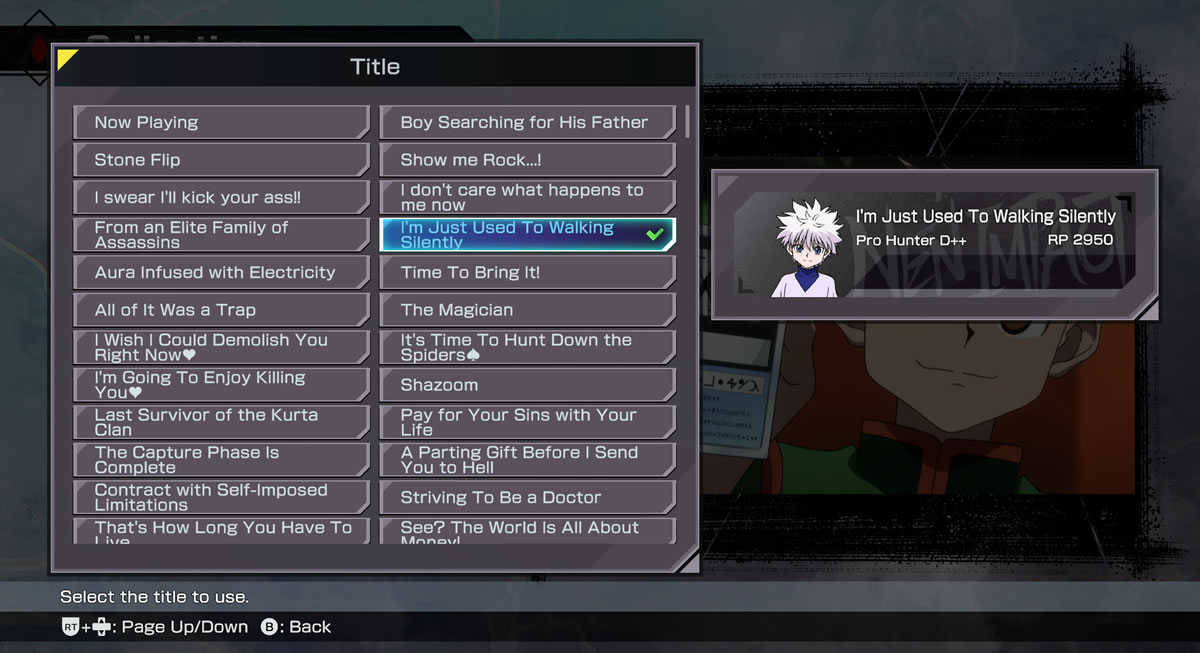Select A Parting Gift Before I Send You to Hell
Screen dimensions: 1200x653
click(x=527, y=460)
